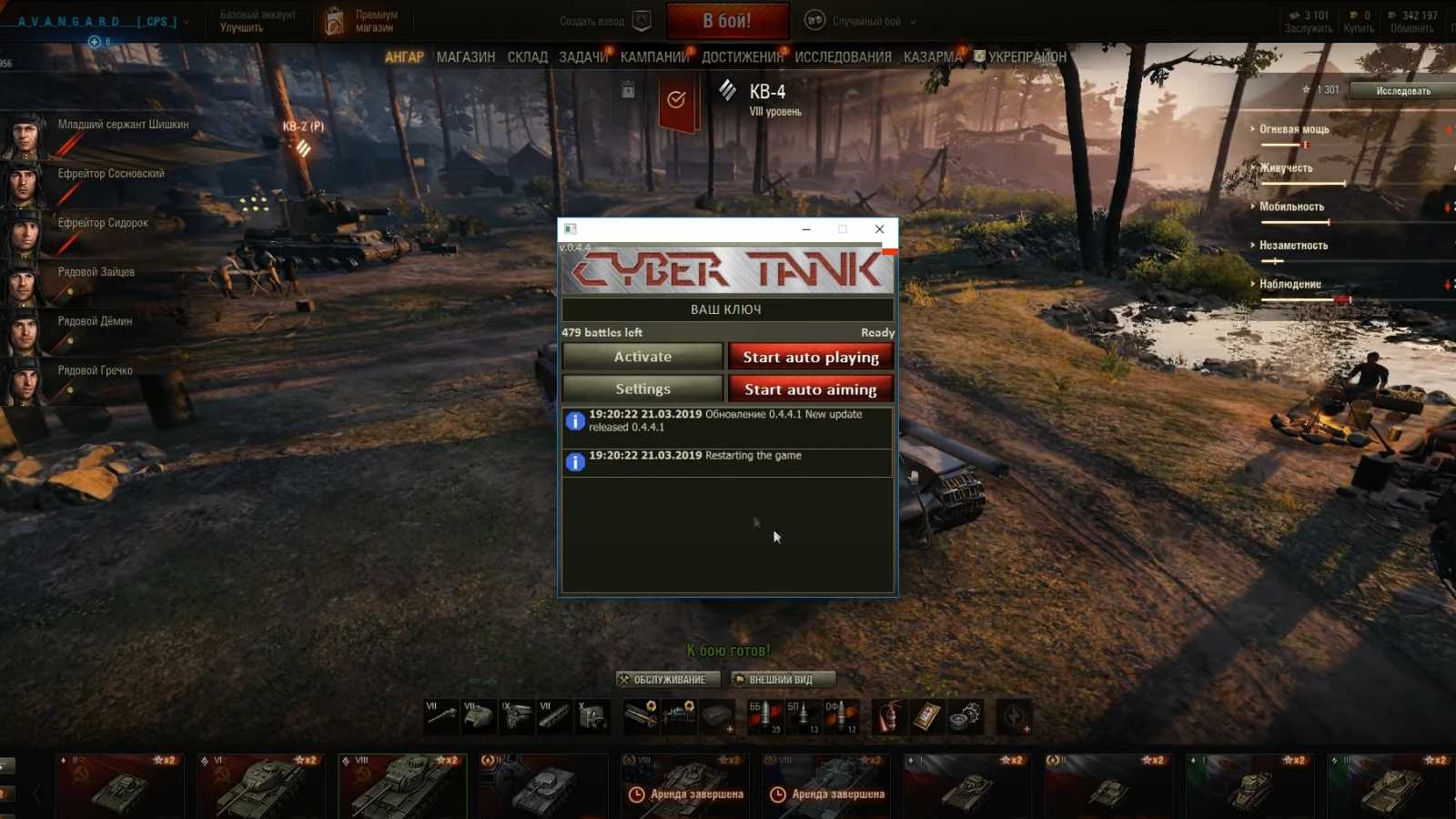Open the Случайный бой battle mode dropdown
1456x819 pixels.
pyautogui.click(x=864, y=20)
